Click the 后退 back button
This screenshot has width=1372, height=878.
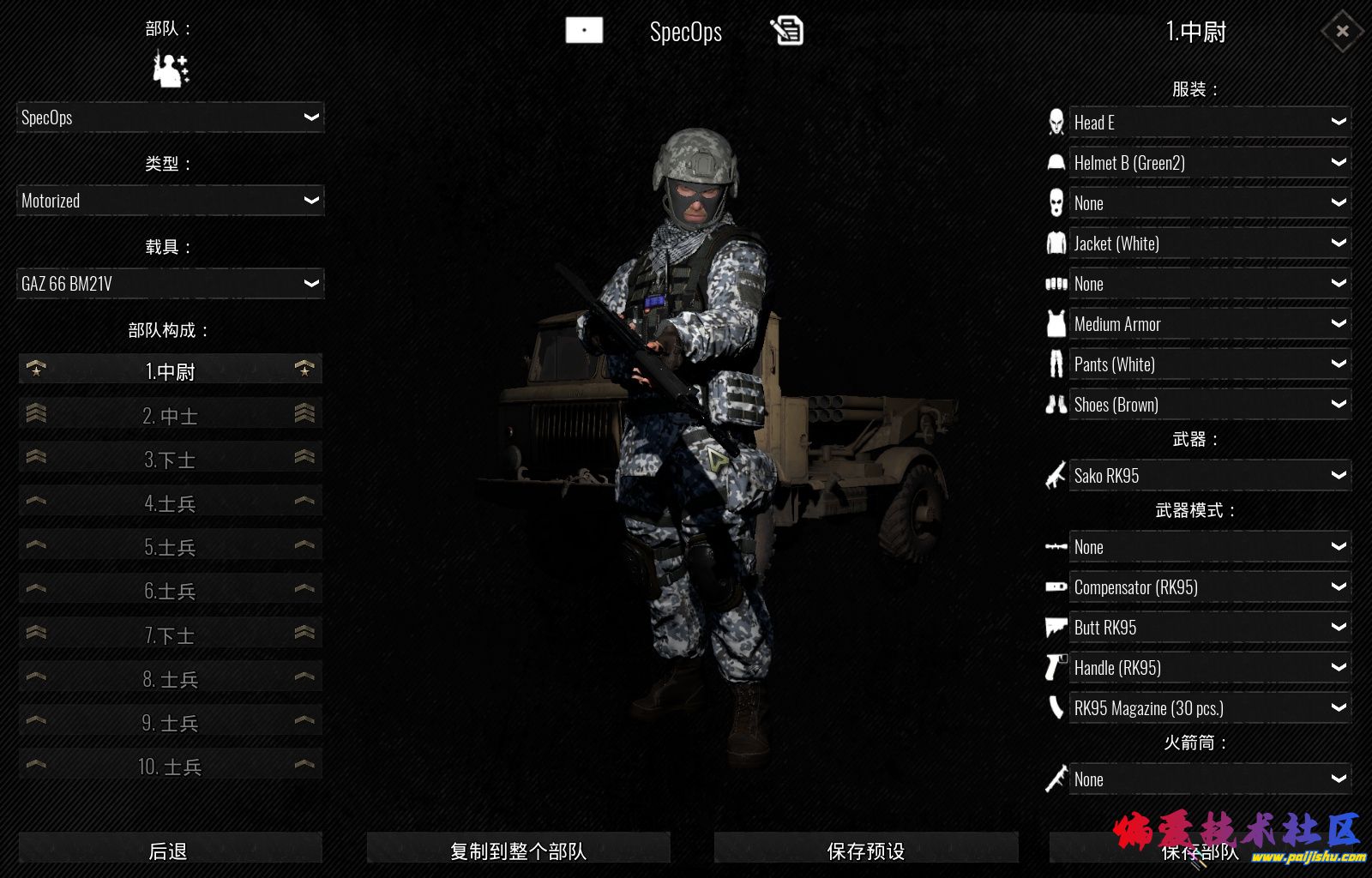tap(169, 851)
